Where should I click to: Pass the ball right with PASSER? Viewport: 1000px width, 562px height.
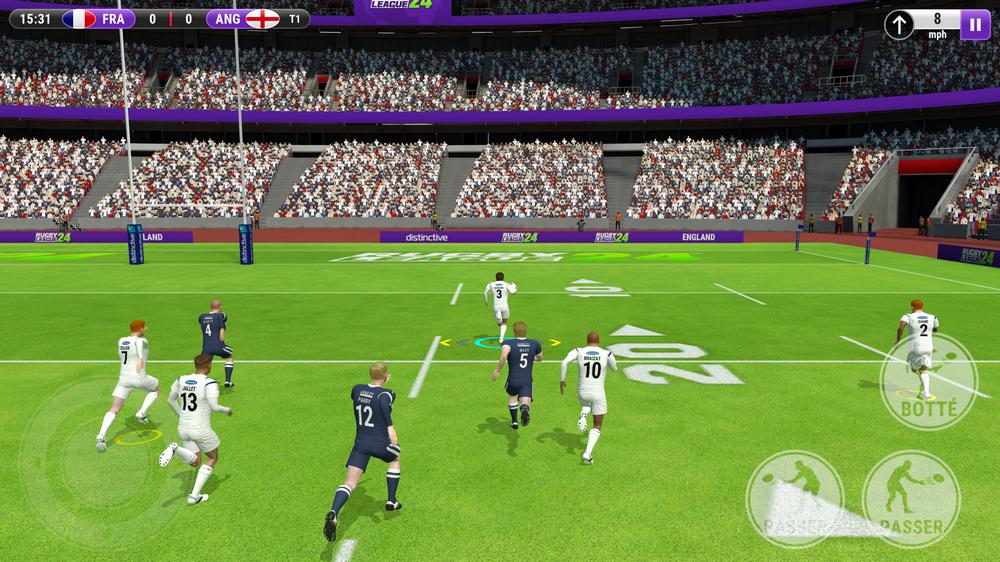[911, 499]
